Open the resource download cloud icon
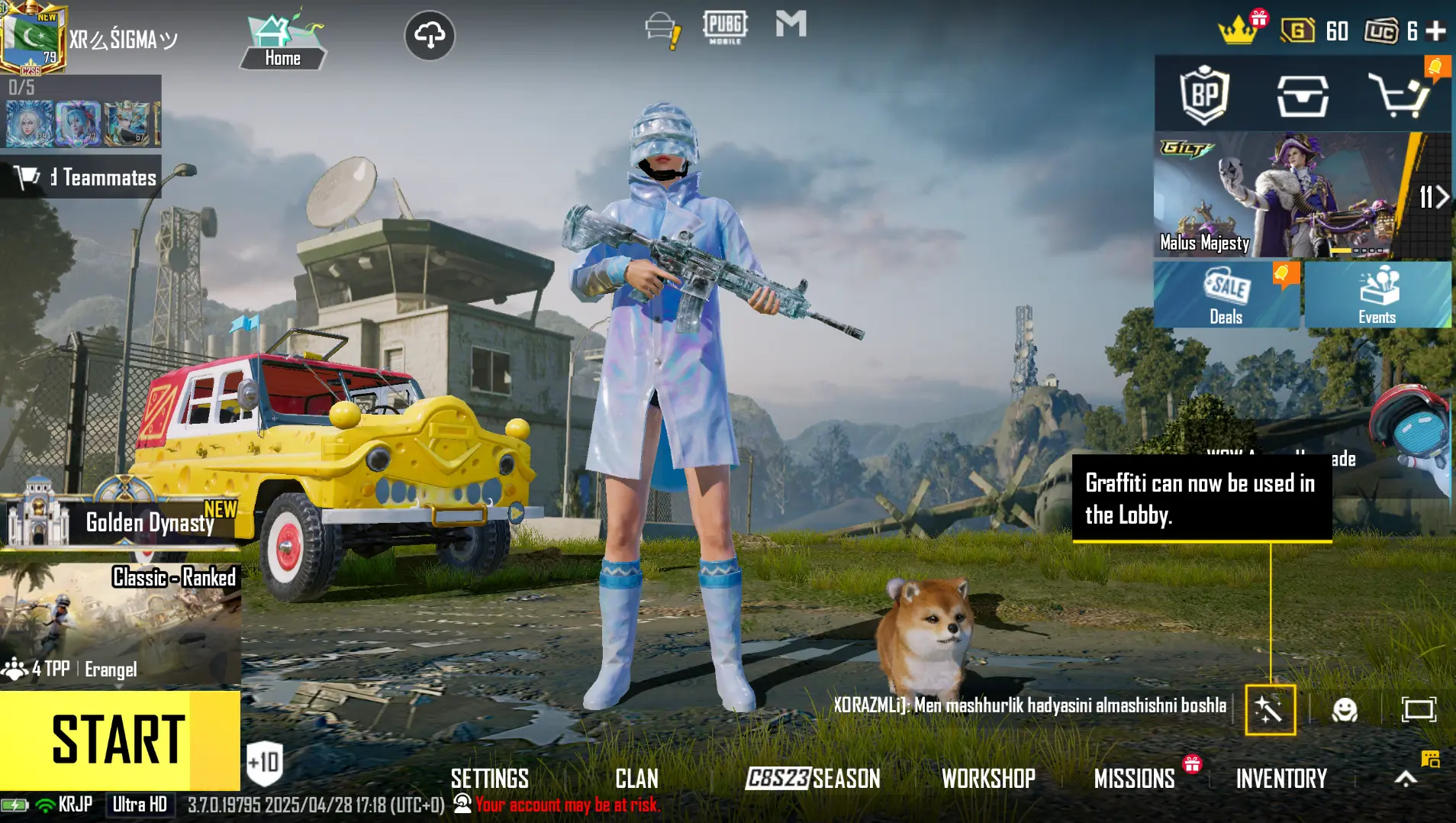This screenshot has width=1456, height=823. [431, 34]
